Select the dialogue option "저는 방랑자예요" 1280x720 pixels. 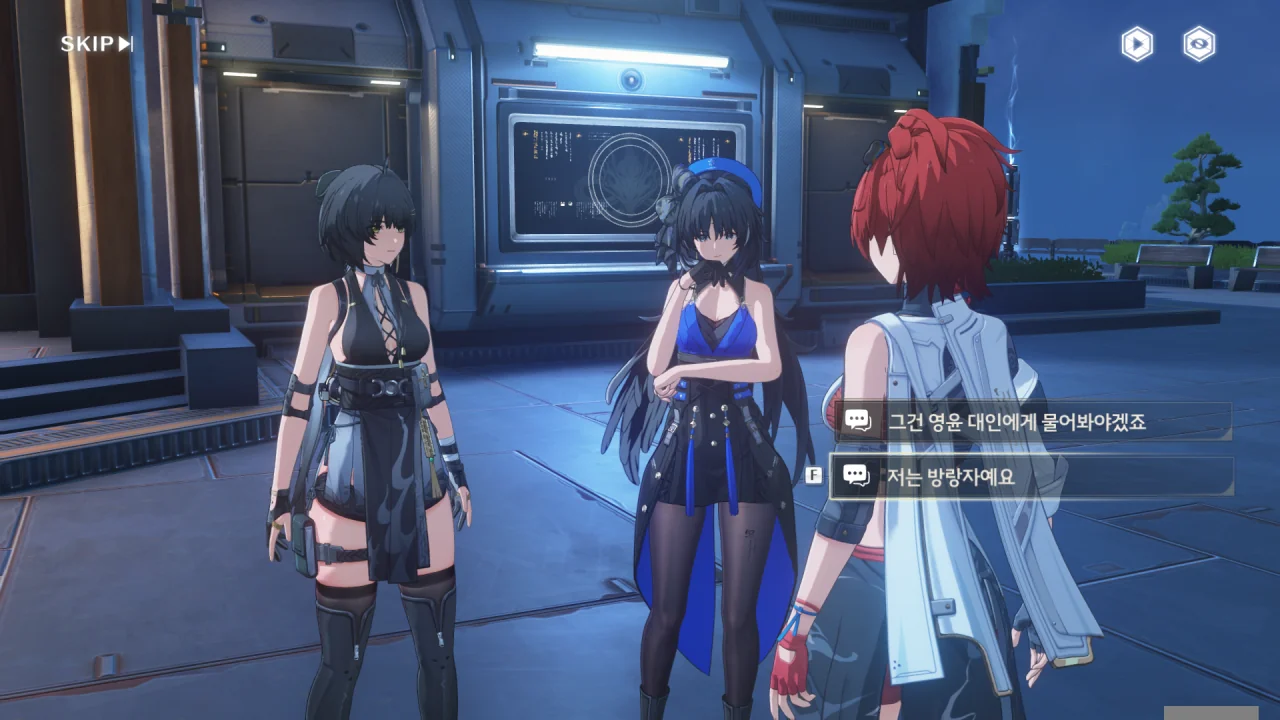[x=1030, y=477]
